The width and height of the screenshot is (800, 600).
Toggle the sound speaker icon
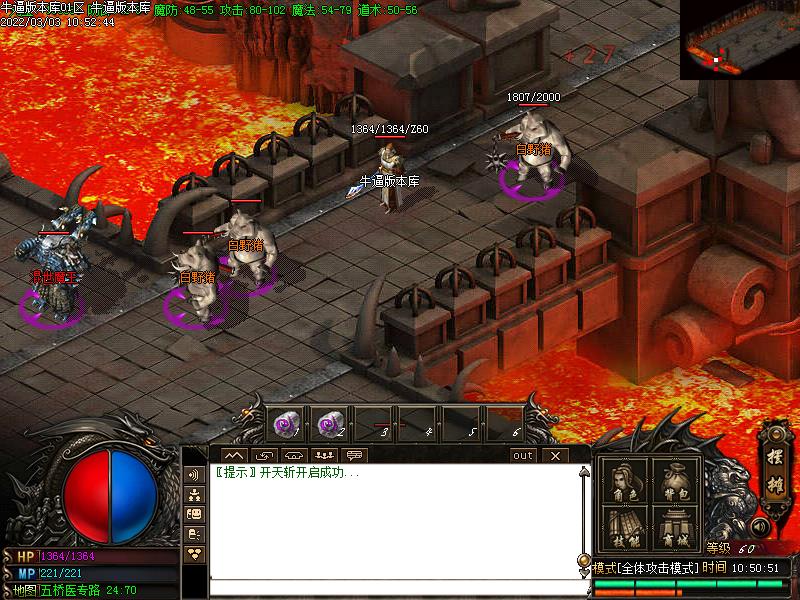tap(761, 526)
